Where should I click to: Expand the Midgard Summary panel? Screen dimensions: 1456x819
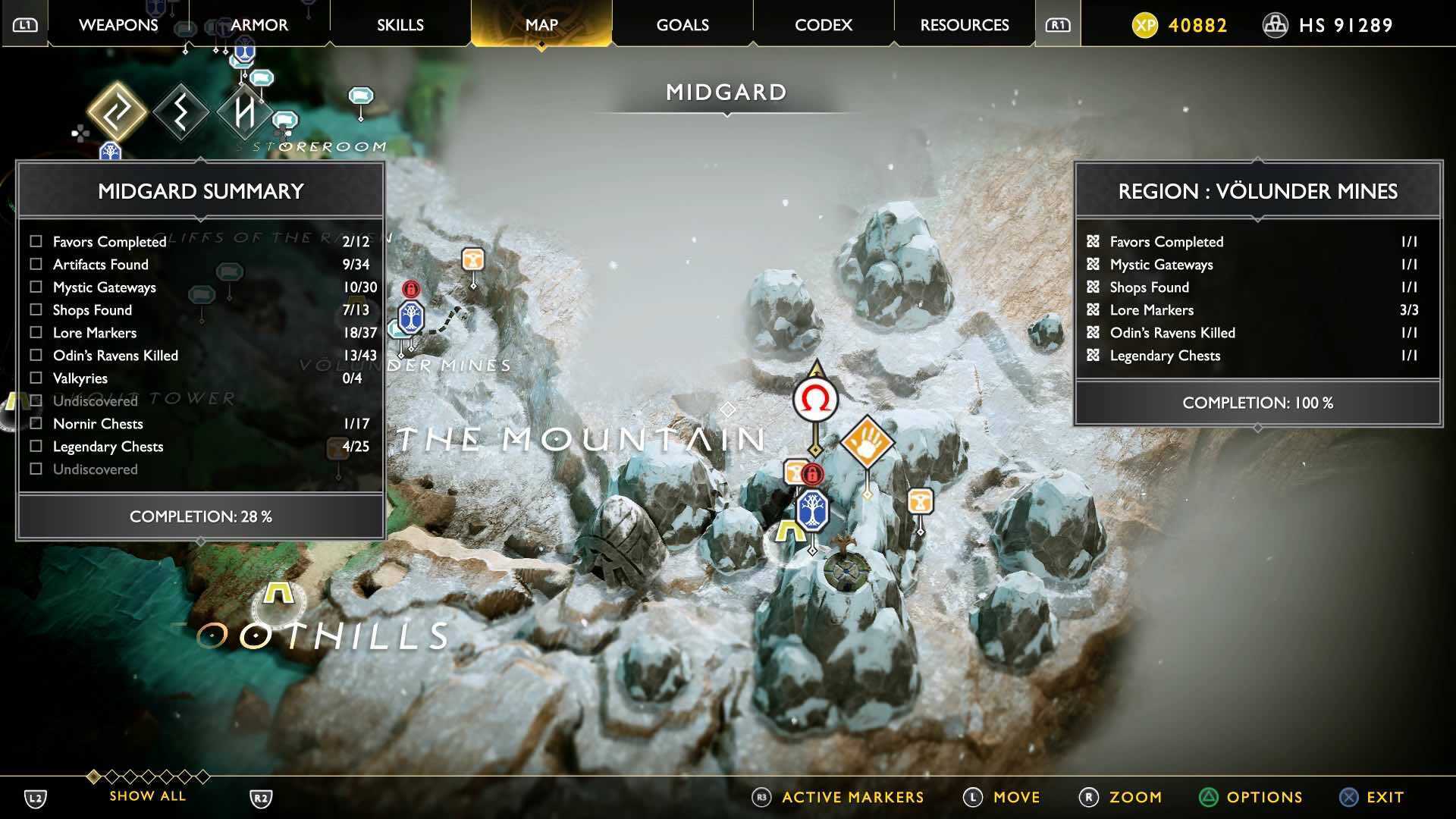pos(201,190)
